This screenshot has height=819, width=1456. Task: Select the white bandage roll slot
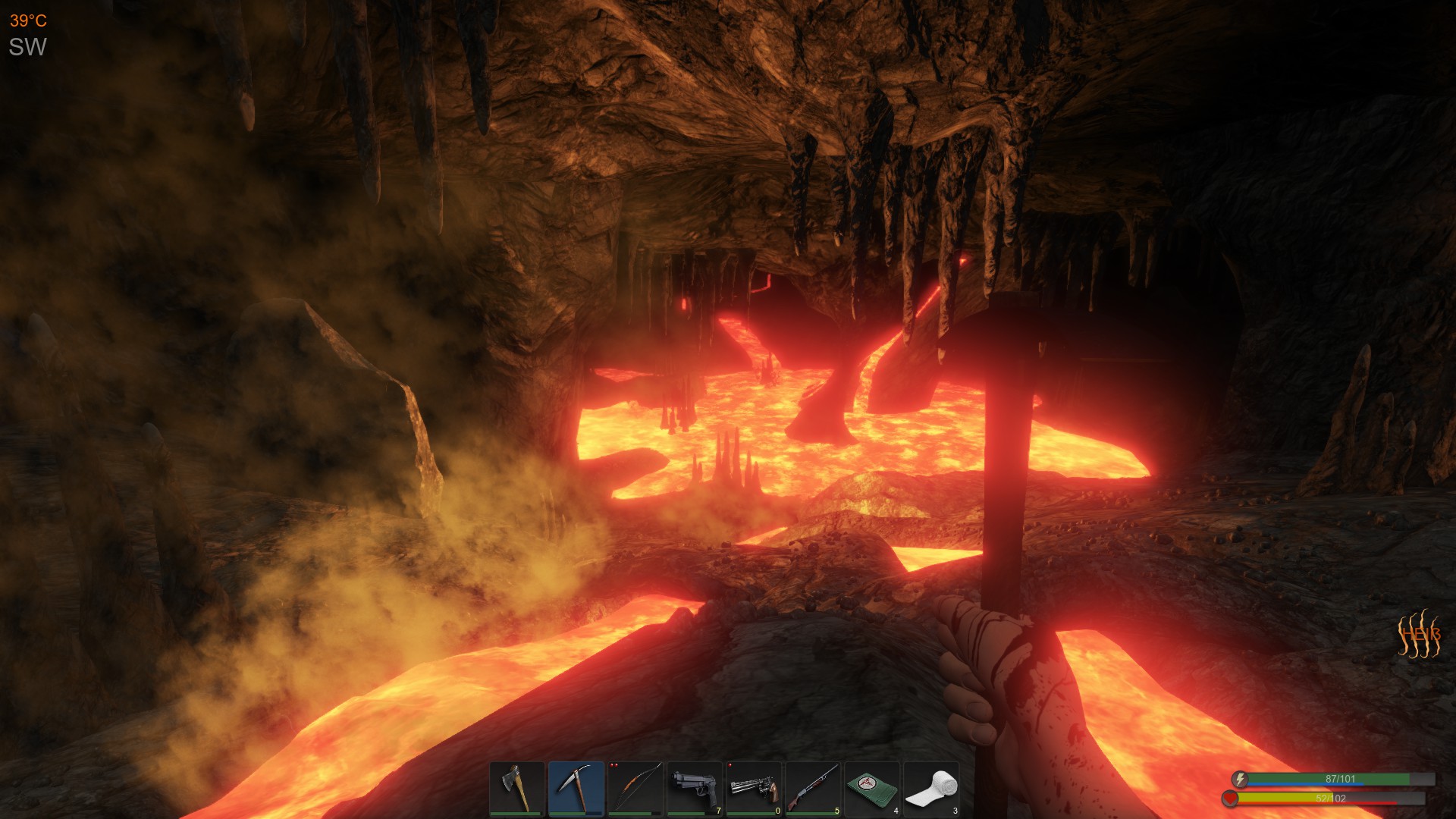coord(930,789)
